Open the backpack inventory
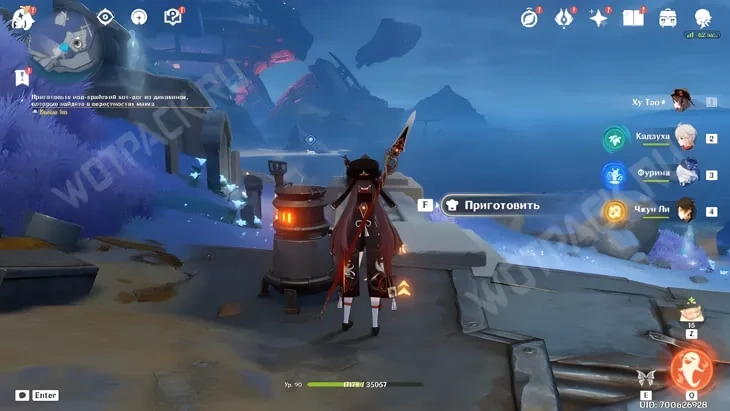730x411 pixels. (x=667, y=17)
